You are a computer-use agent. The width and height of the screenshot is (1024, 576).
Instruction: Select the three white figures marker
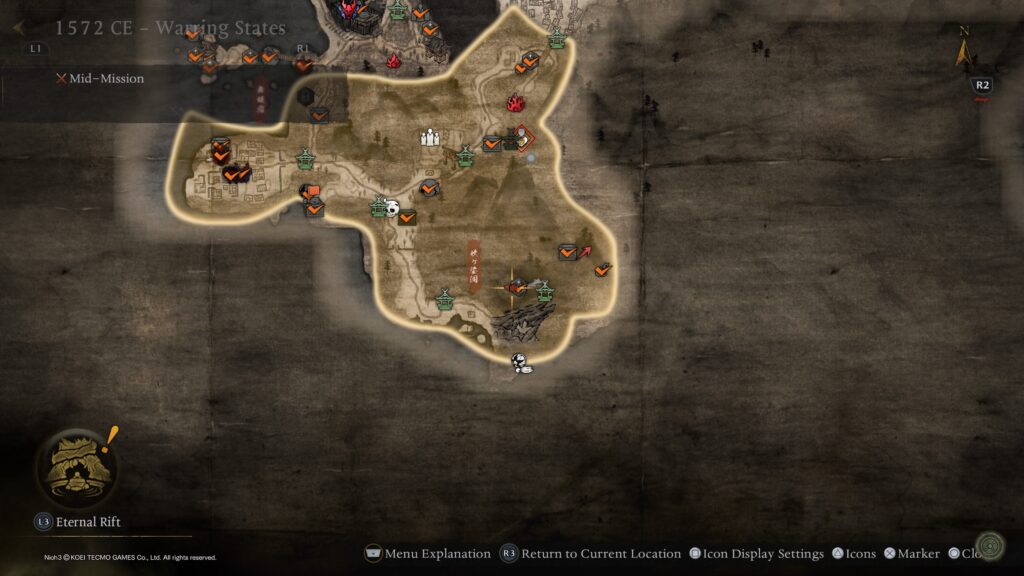tap(430, 138)
